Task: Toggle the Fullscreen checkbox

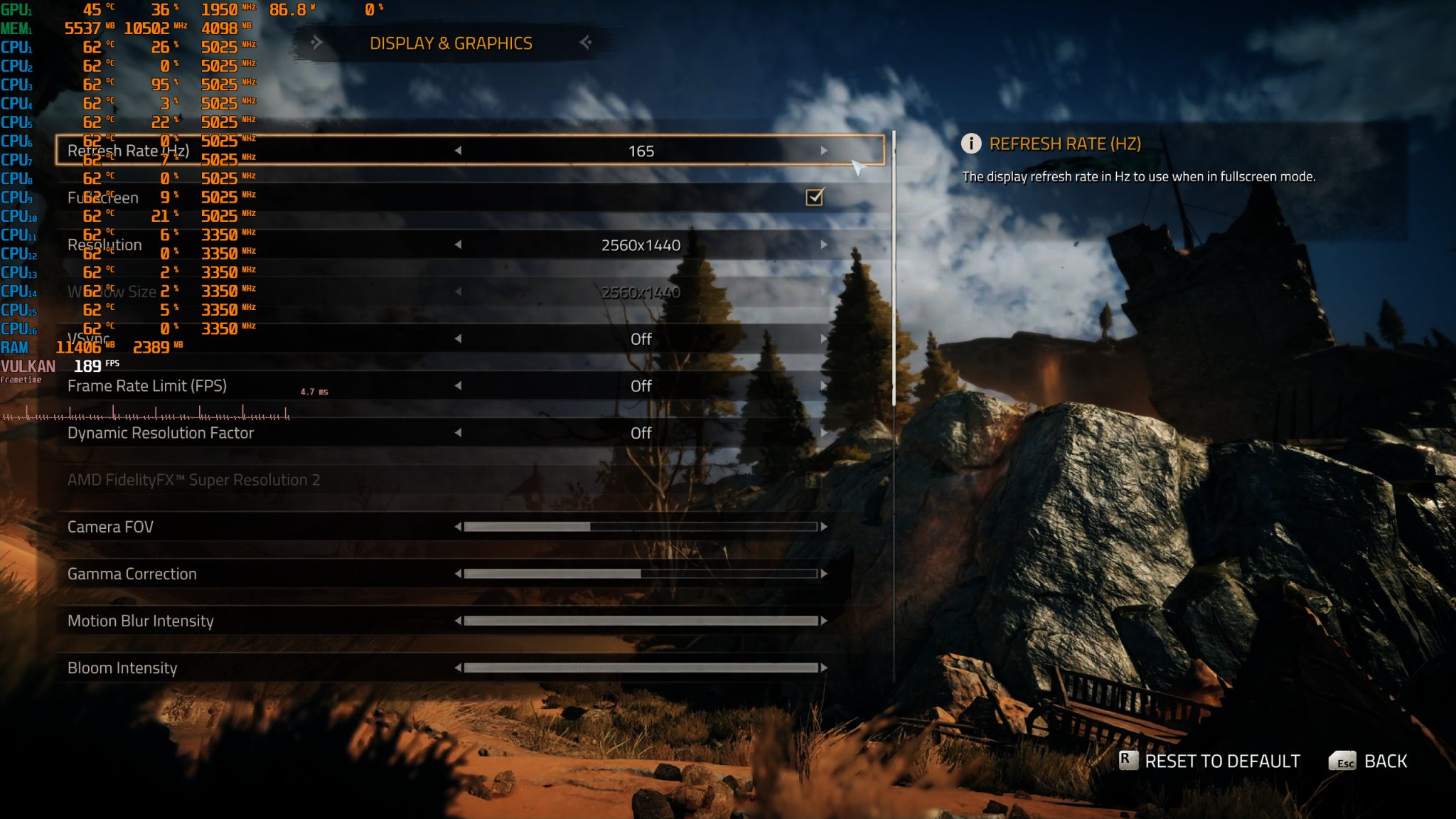Action: pyautogui.click(x=815, y=198)
